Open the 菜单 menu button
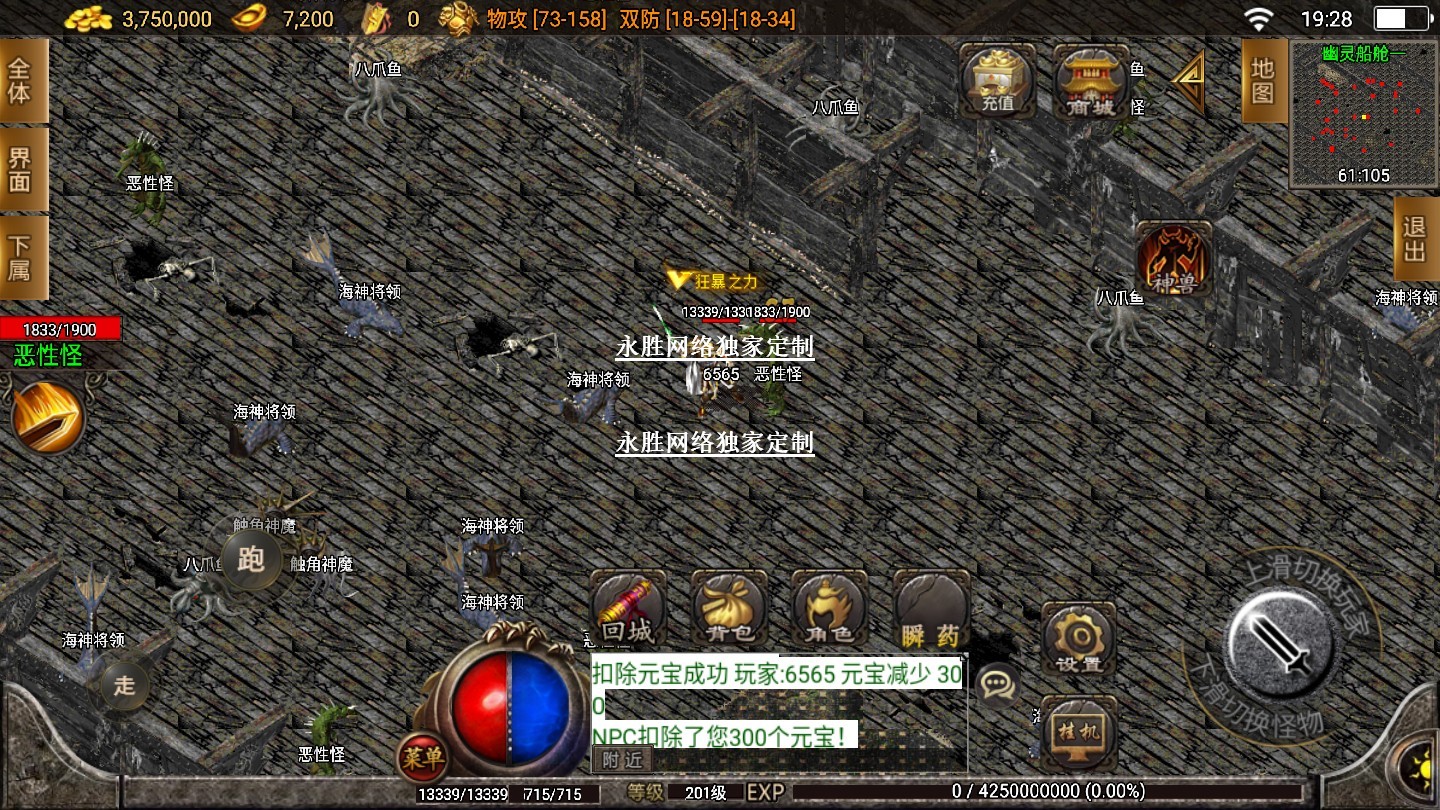1440x810 pixels. click(421, 758)
